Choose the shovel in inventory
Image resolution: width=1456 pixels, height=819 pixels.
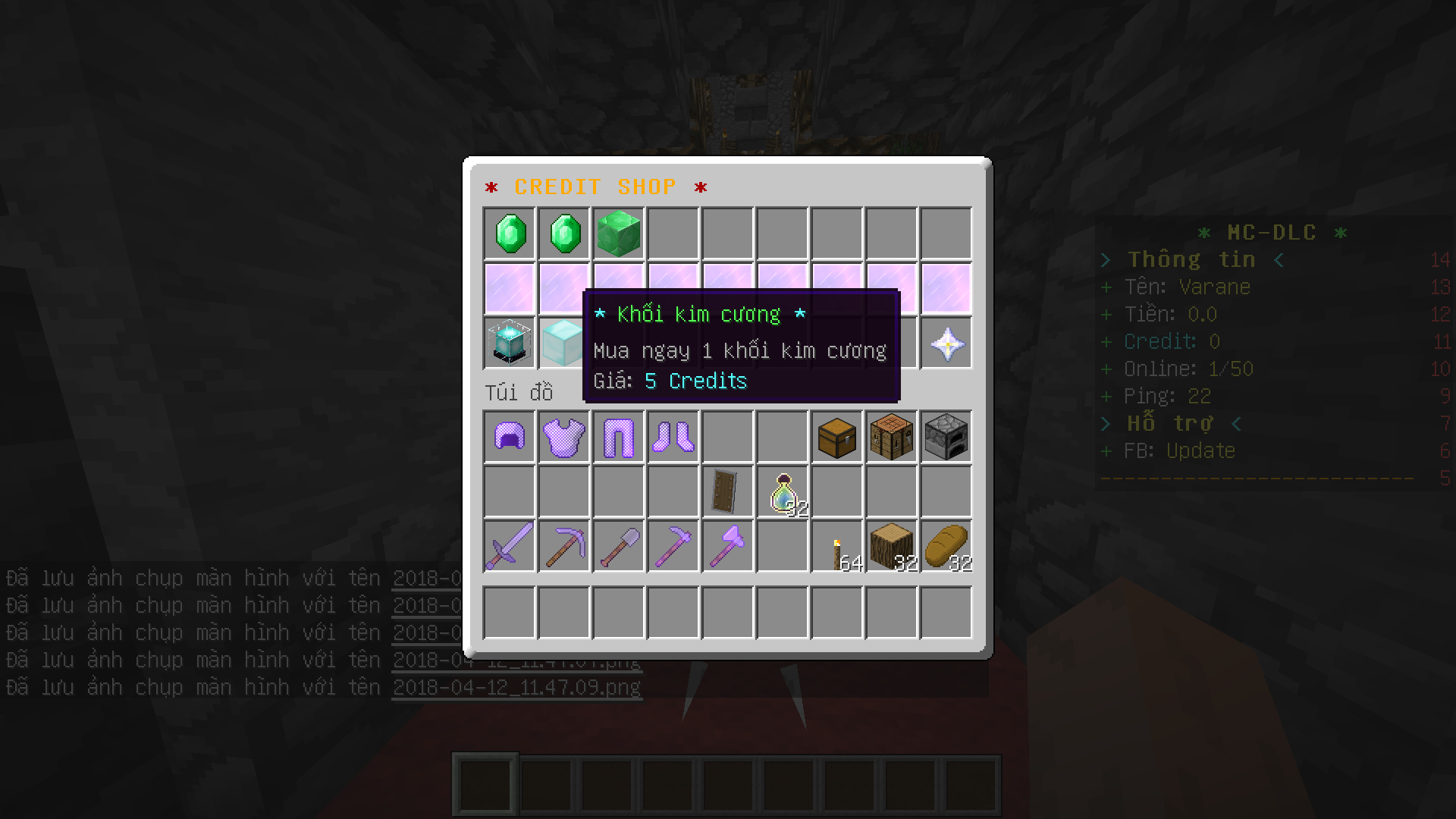(619, 546)
